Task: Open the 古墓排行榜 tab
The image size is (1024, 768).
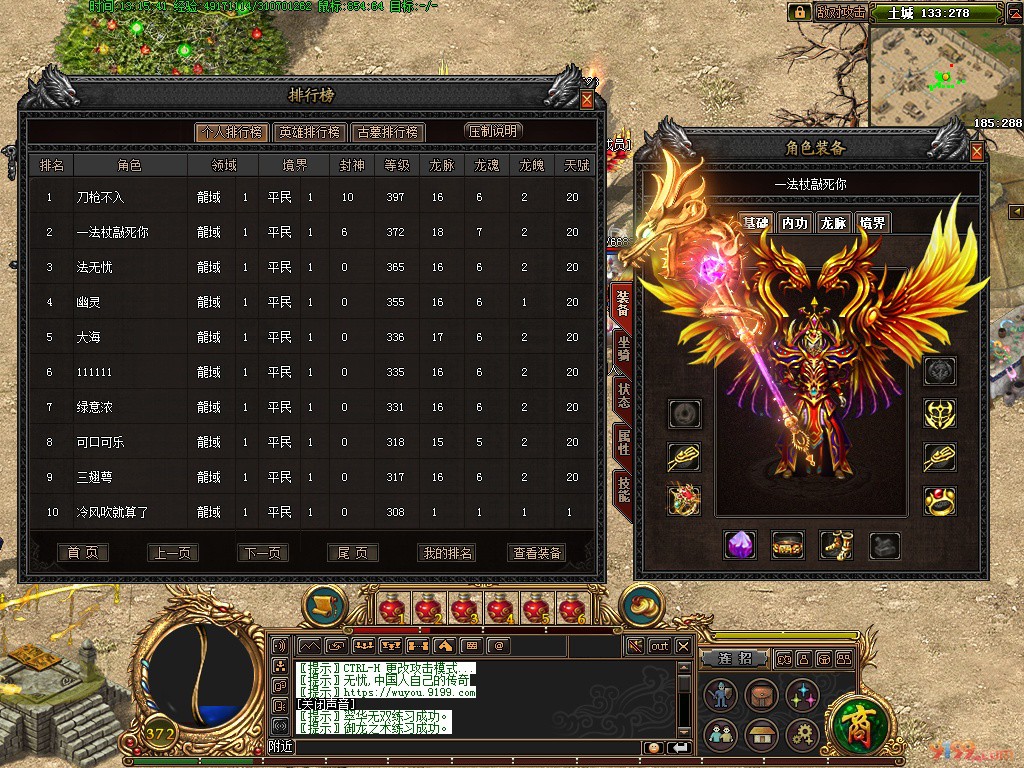Action: [388, 132]
